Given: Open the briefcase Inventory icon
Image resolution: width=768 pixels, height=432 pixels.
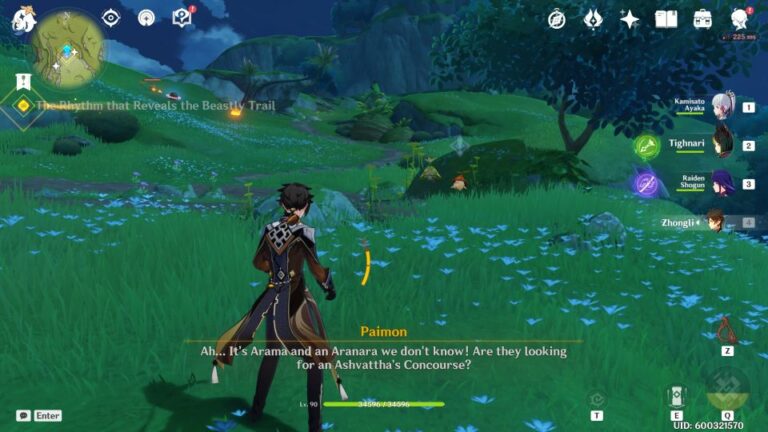Looking at the screenshot, I should 703,19.
